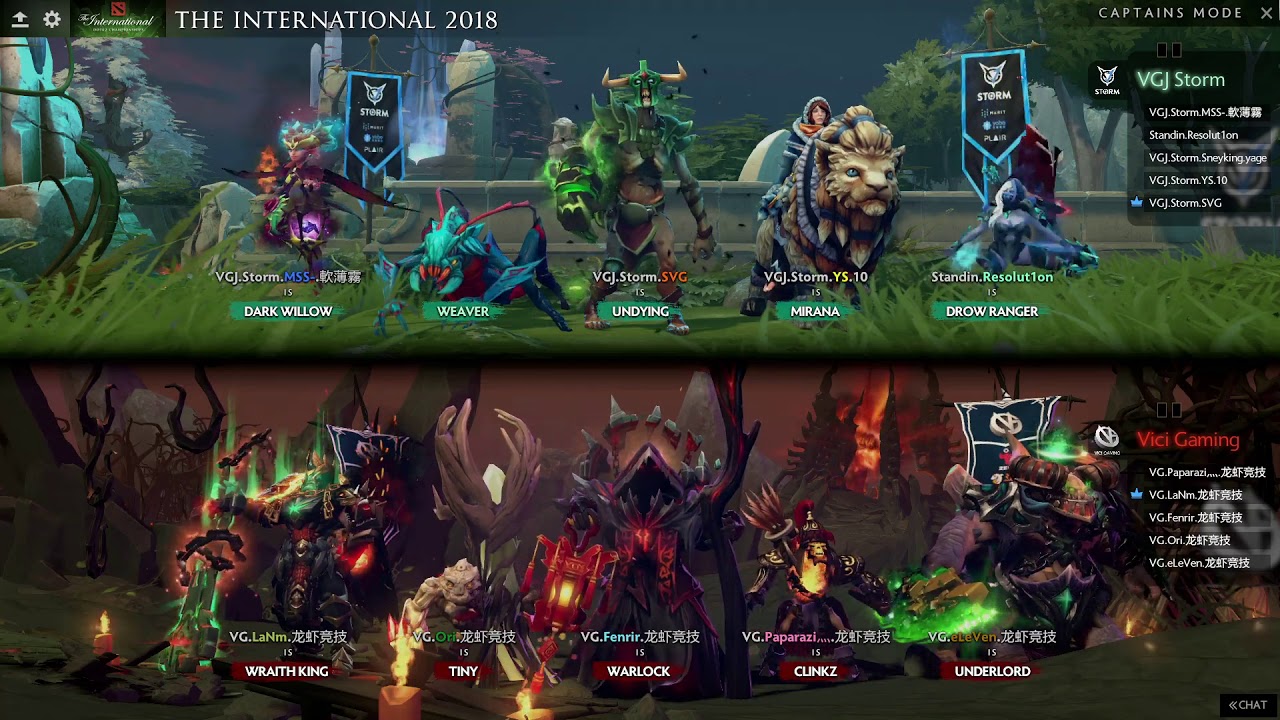Select VG.Paparazi in Vici Gaming roster
Screen dimensions: 1280x720
tap(1207, 472)
